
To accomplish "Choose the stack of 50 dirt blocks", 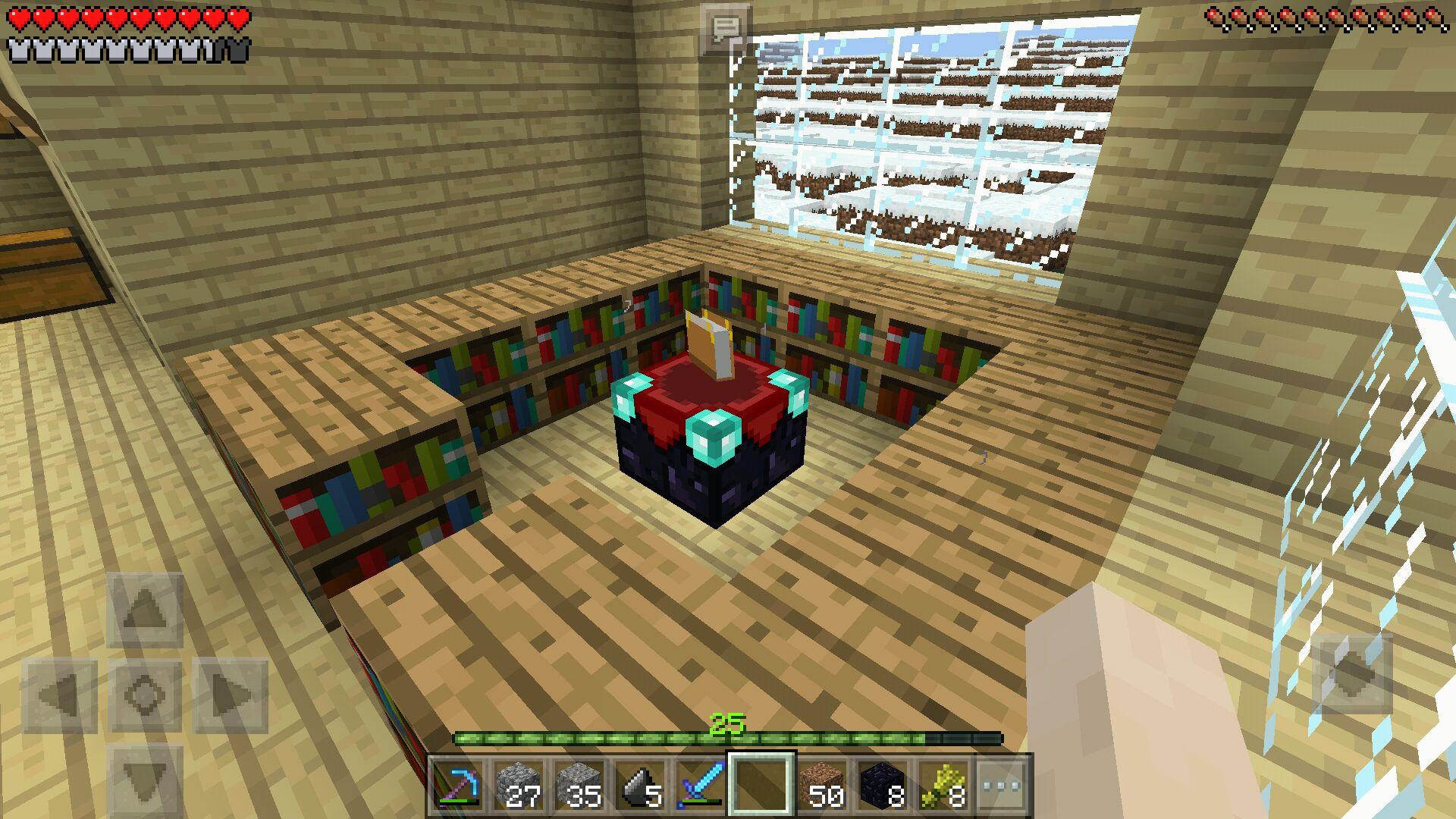I will pos(823,786).
